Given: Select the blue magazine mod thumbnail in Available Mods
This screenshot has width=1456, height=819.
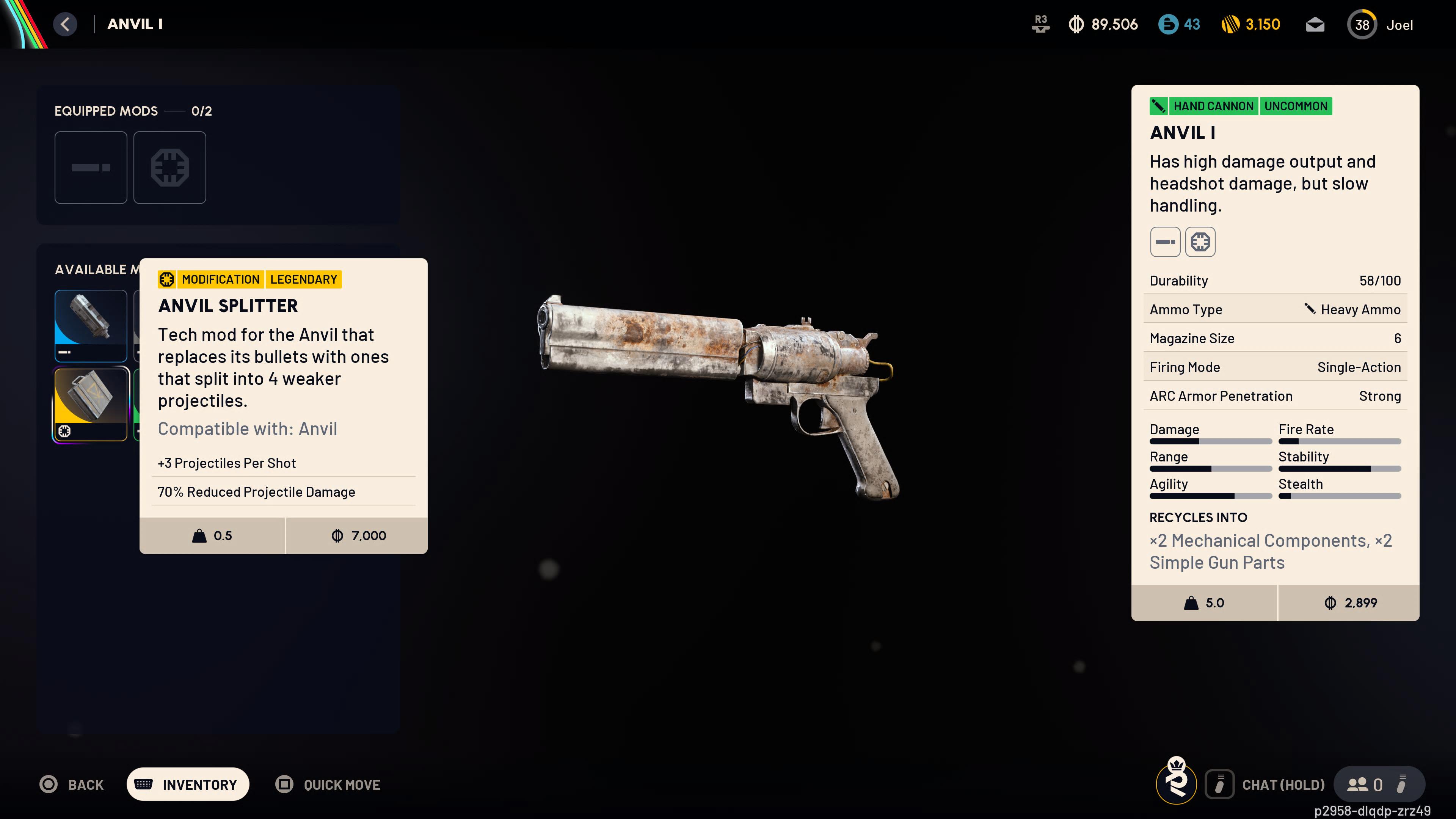Looking at the screenshot, I should click(x=91, y=326).
